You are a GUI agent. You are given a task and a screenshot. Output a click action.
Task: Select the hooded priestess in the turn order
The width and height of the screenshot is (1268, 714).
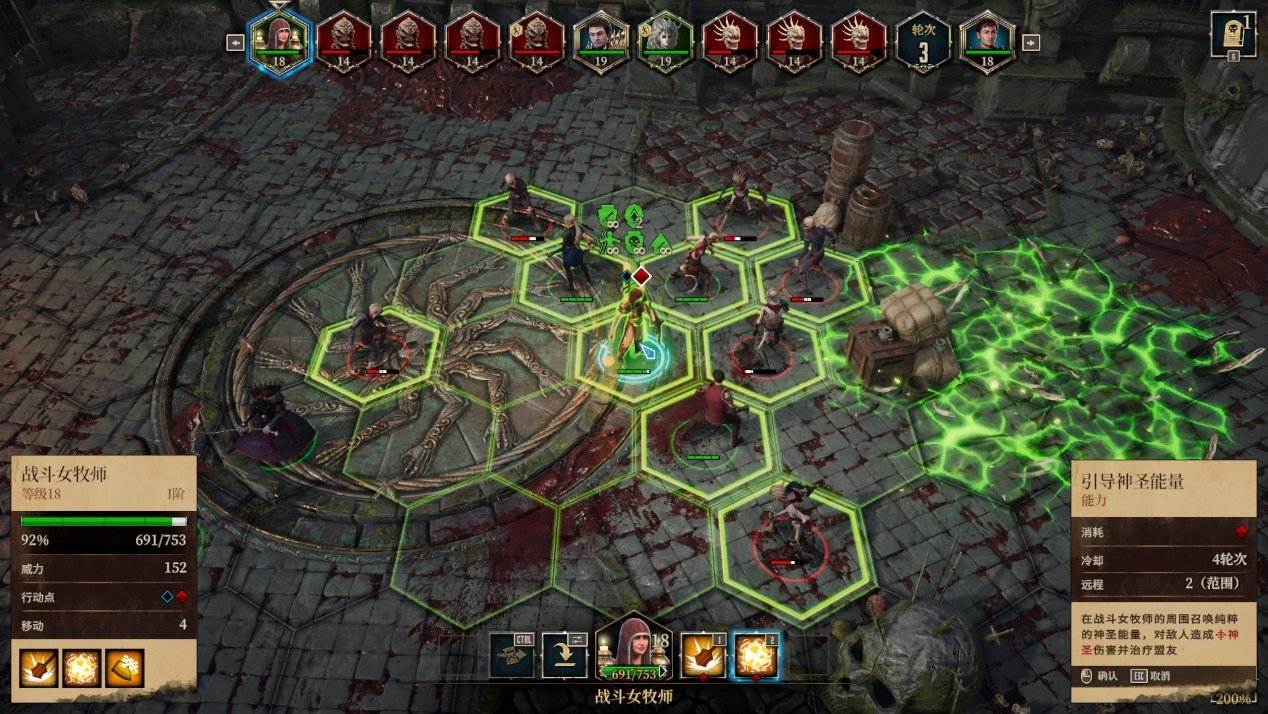280,44
